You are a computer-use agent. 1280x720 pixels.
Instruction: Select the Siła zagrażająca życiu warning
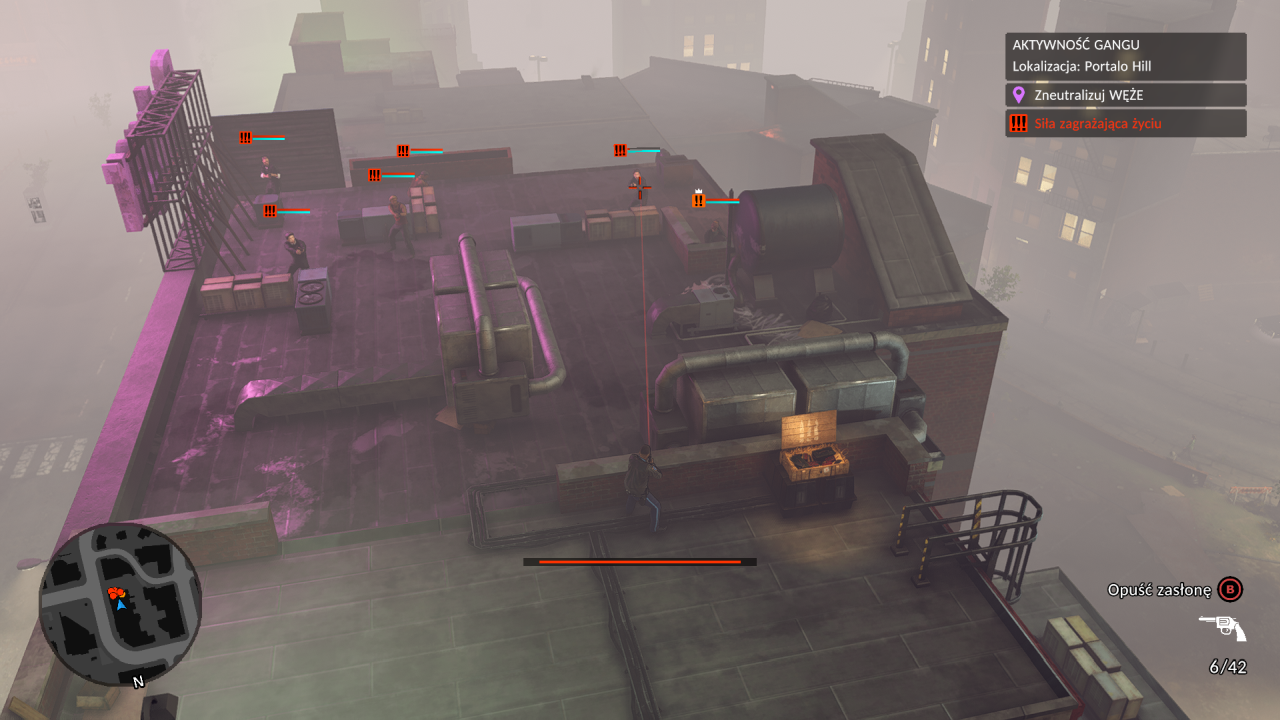coord(1126,123)
